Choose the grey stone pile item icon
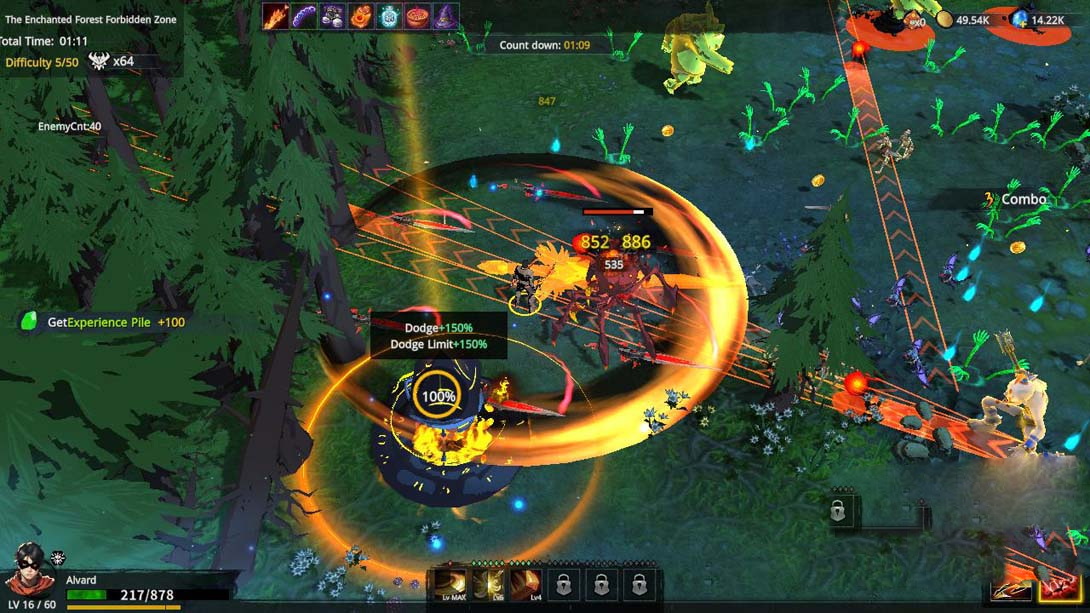This screenshot has width=1090, height=613. pos(333,16)
